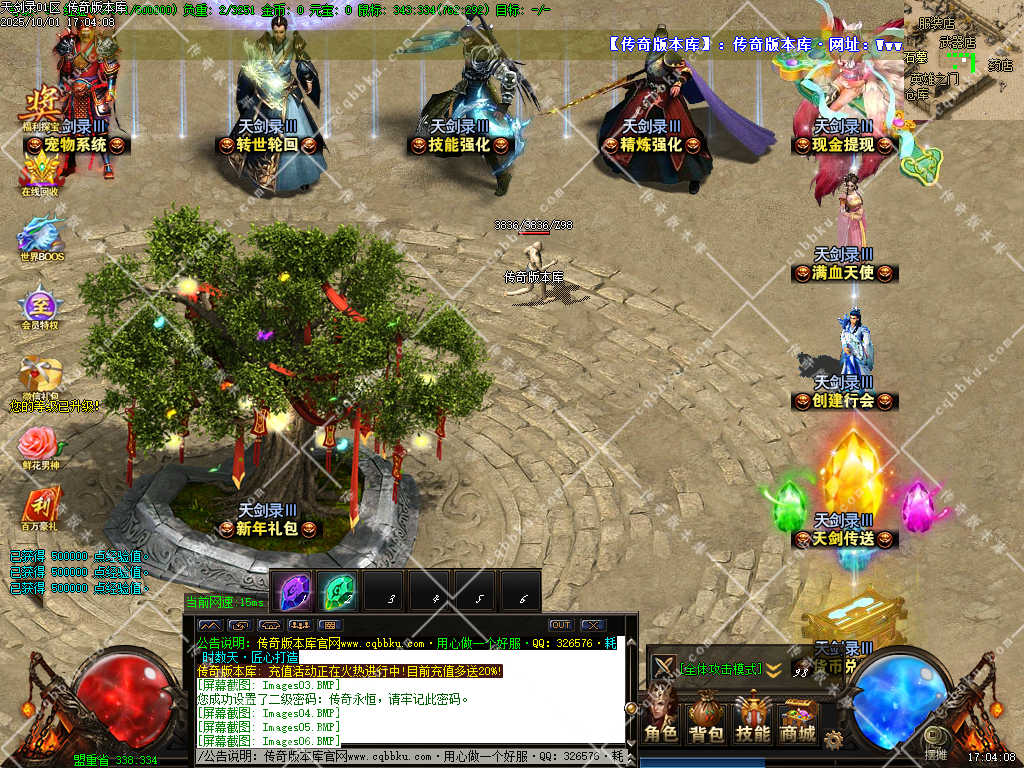This screenshot has width=1024, height=768.
Task: Click the crossed swords attack icon
Action: (663, 667)
